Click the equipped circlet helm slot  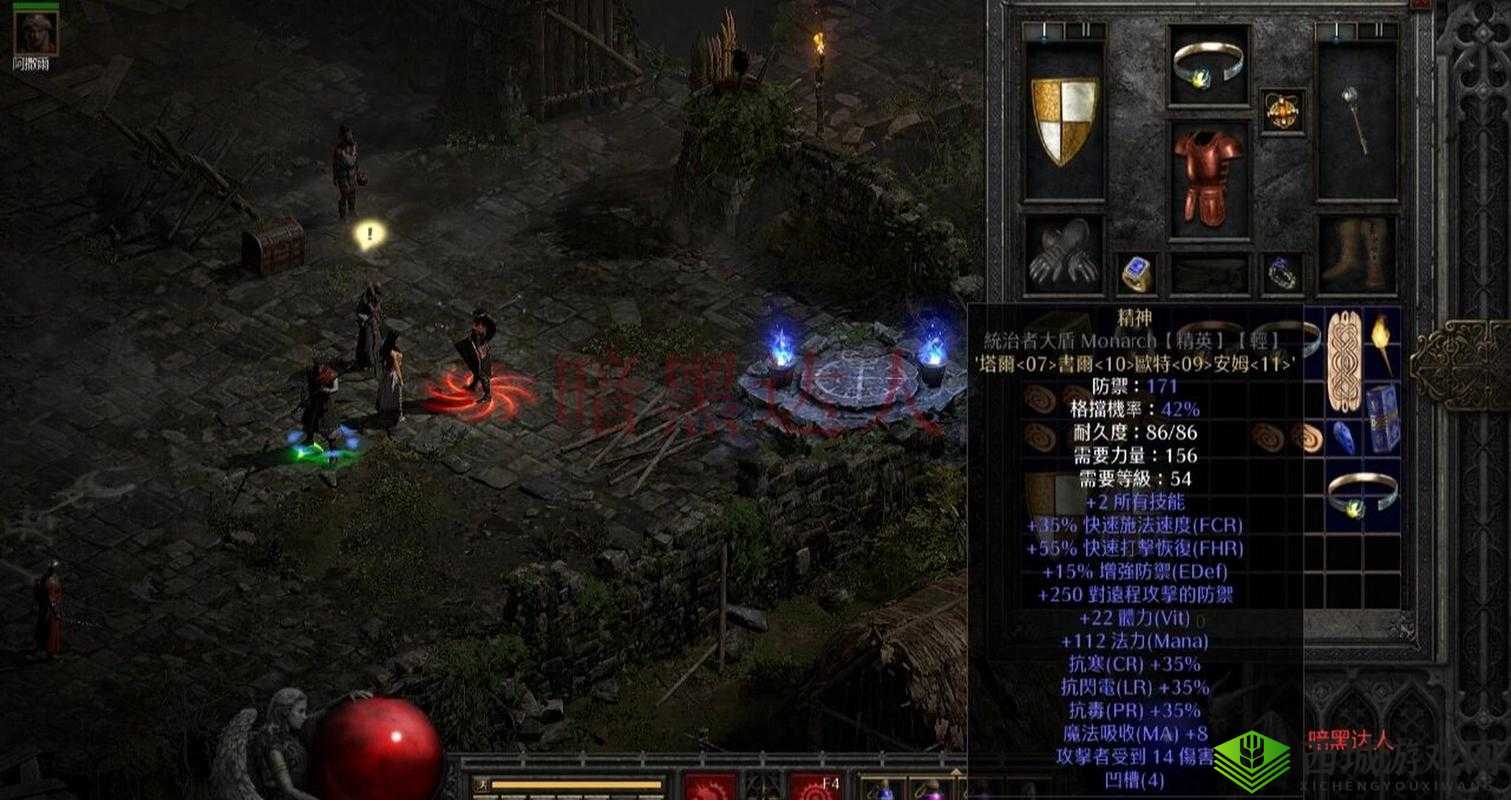pos(1210,63)
